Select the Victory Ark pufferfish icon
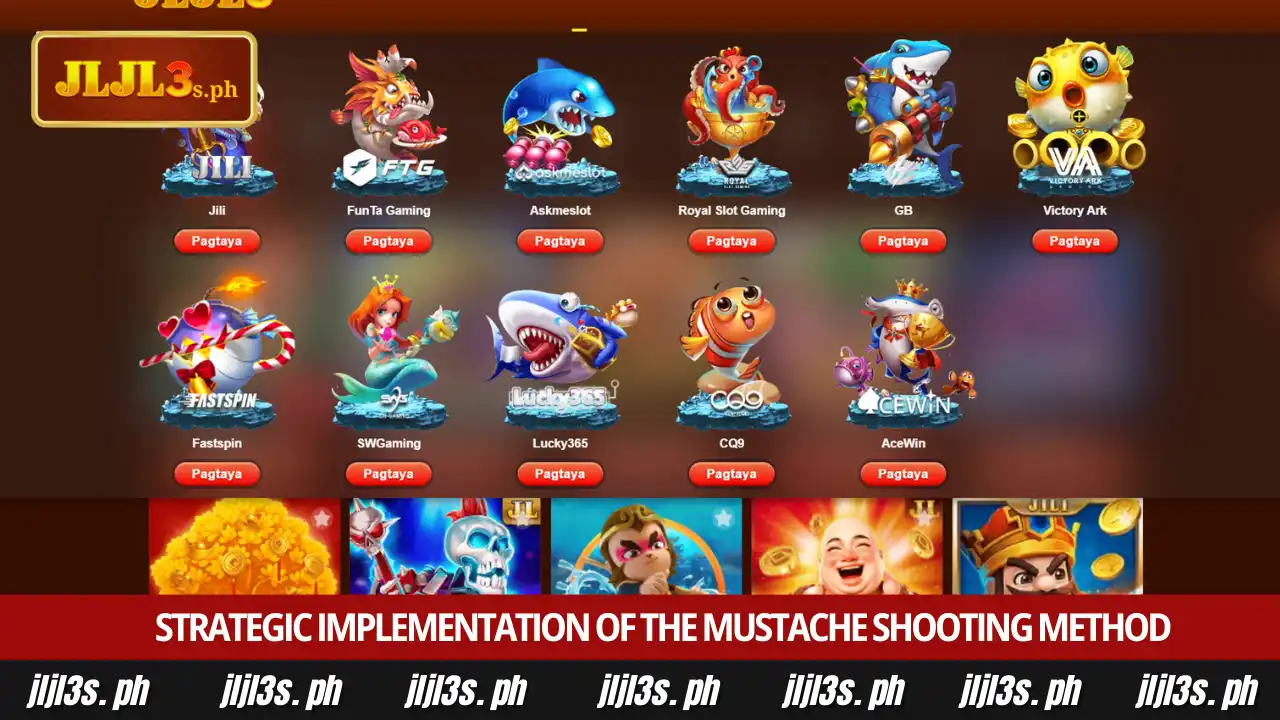 (x=1074, y=120)
